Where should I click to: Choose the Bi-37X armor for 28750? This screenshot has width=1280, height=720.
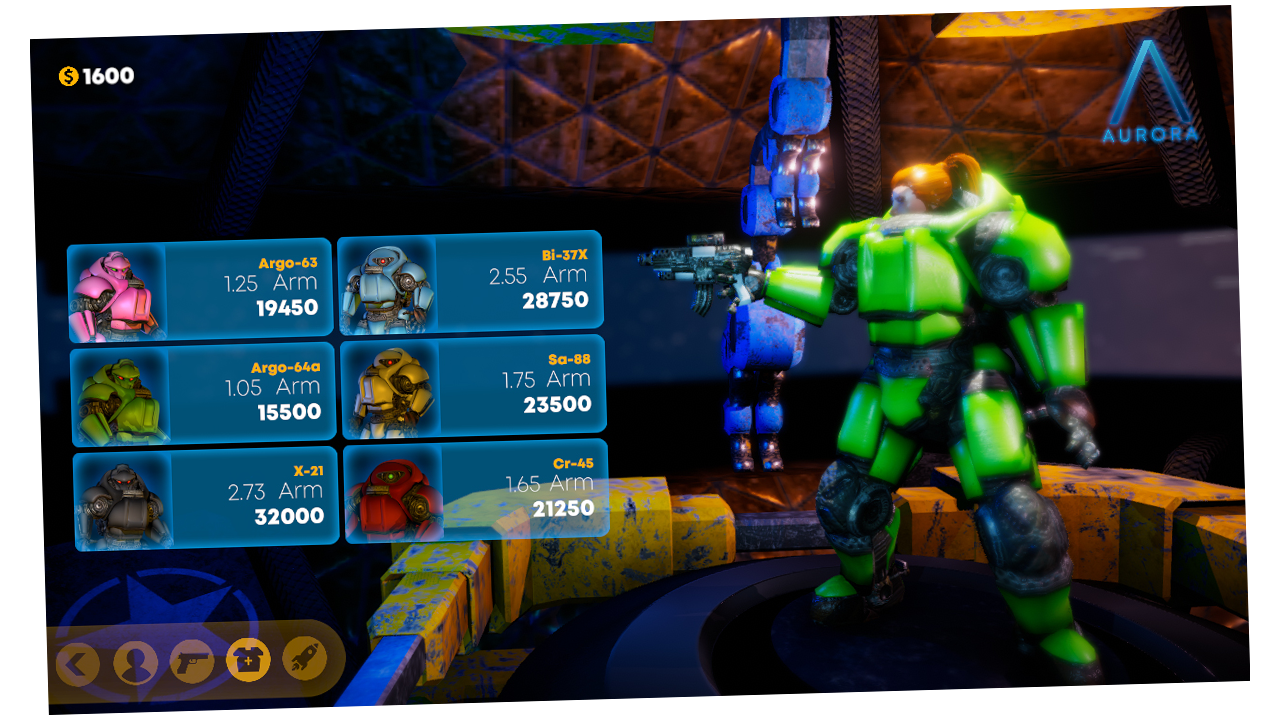tap(470, 283)
